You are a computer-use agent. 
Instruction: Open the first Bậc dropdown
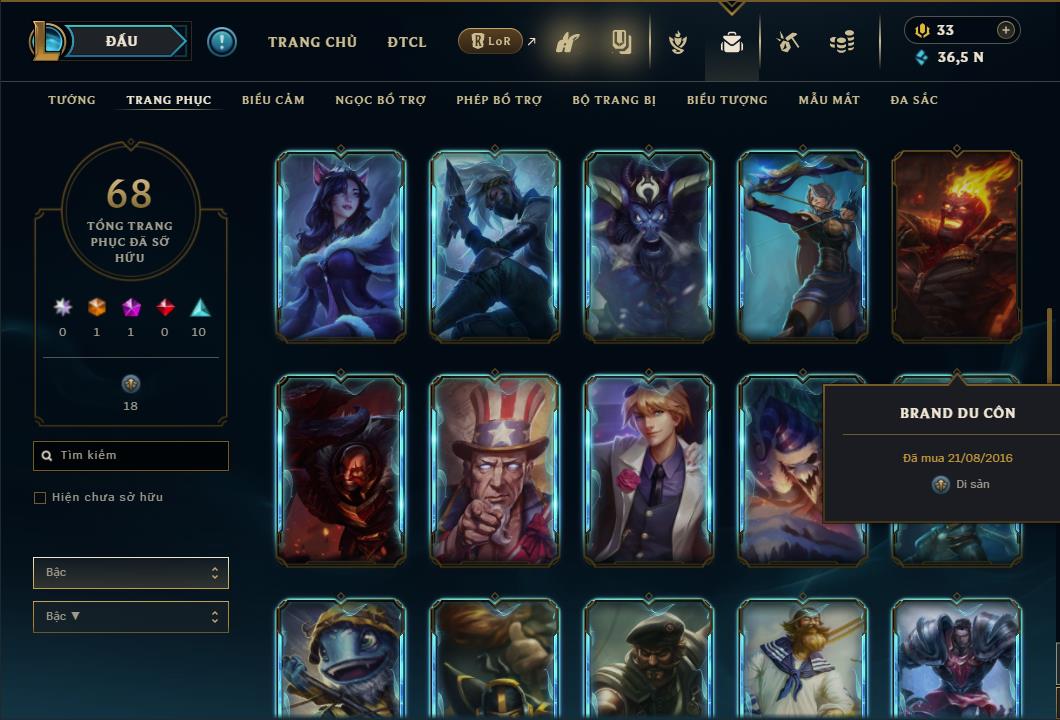click(x=131, y=573)
